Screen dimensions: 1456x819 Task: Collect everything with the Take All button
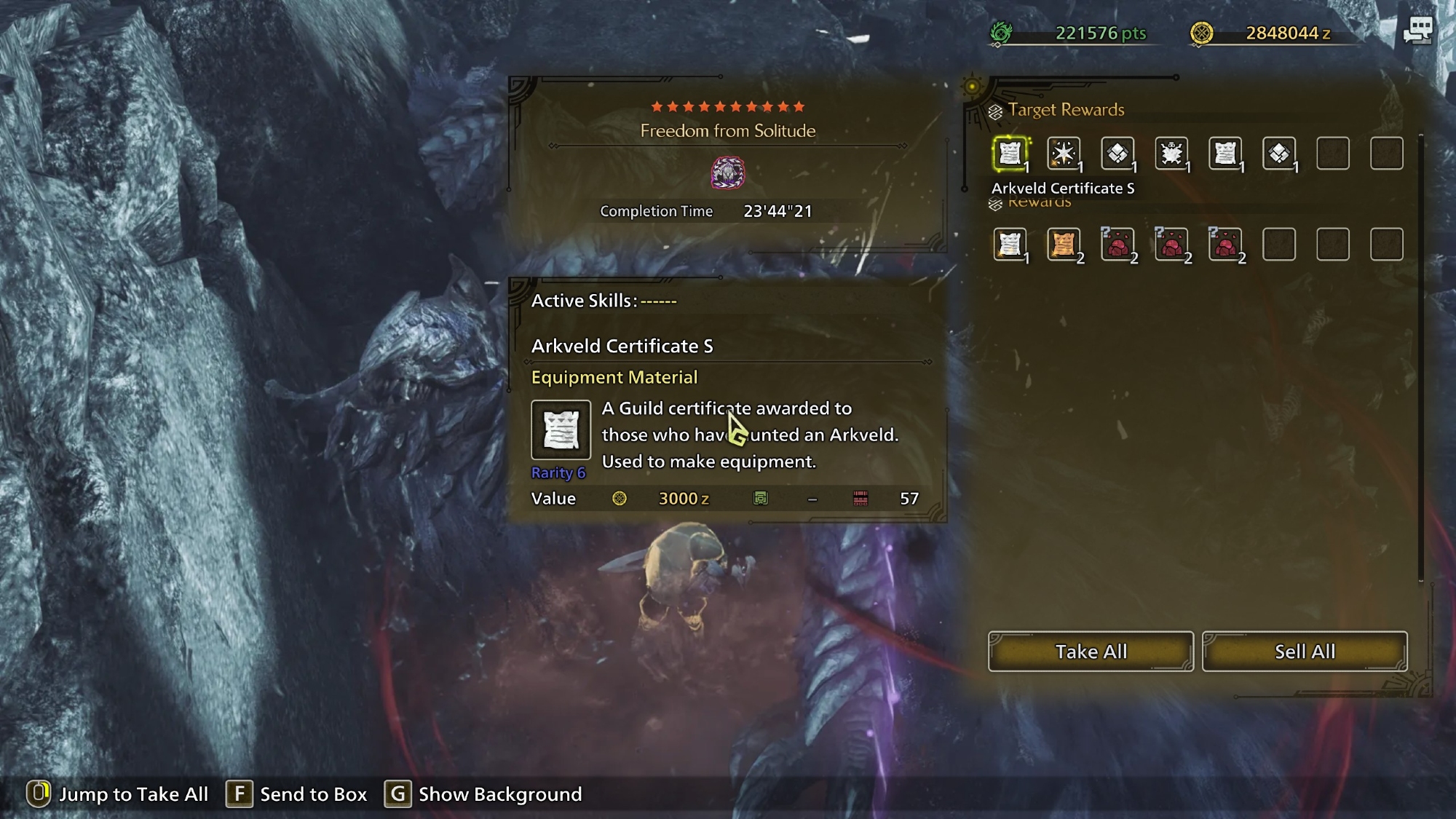pos(1091,652)
